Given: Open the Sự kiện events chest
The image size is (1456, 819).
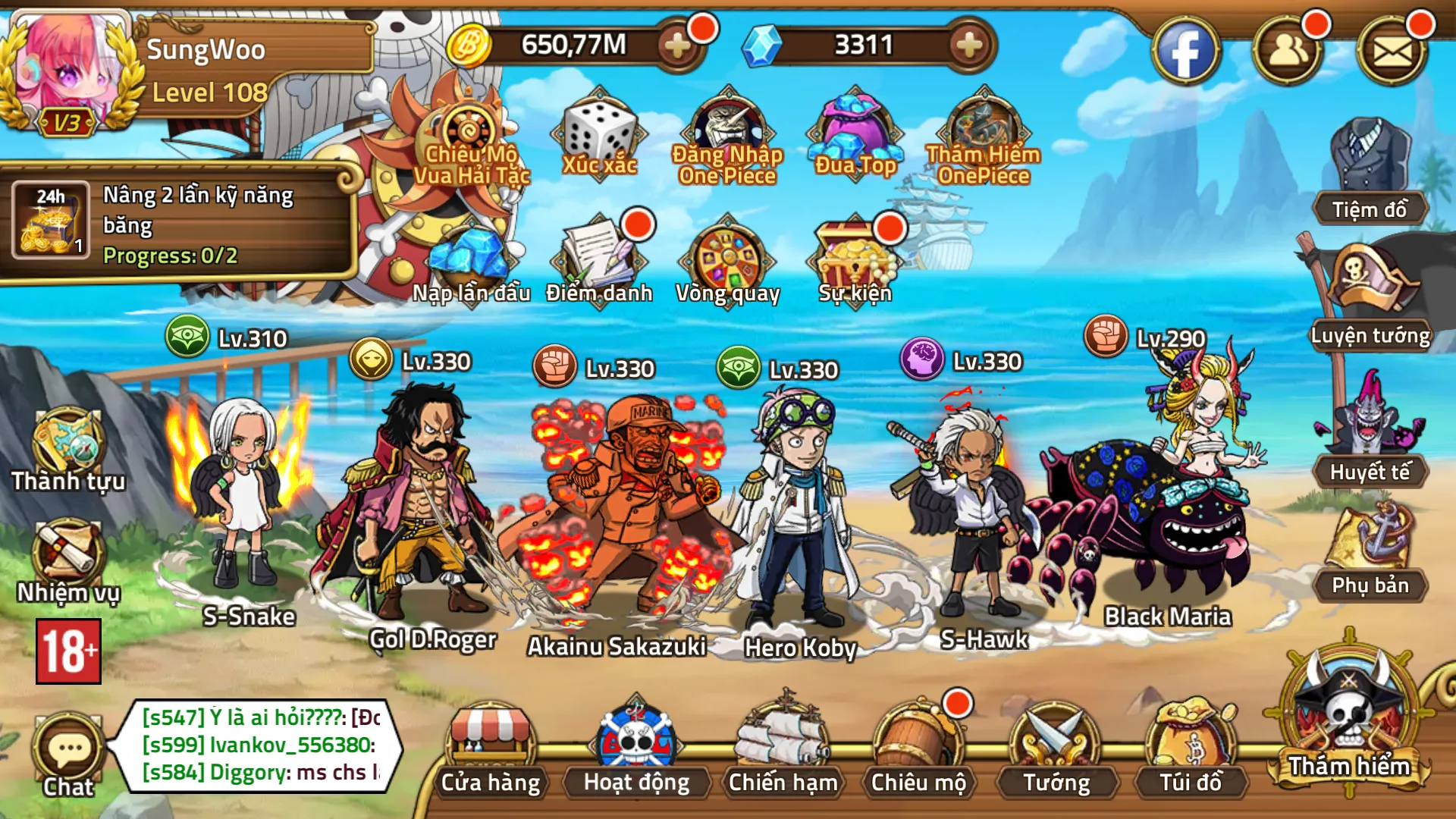Looking at the screenshot, I should tap(855, 262).
